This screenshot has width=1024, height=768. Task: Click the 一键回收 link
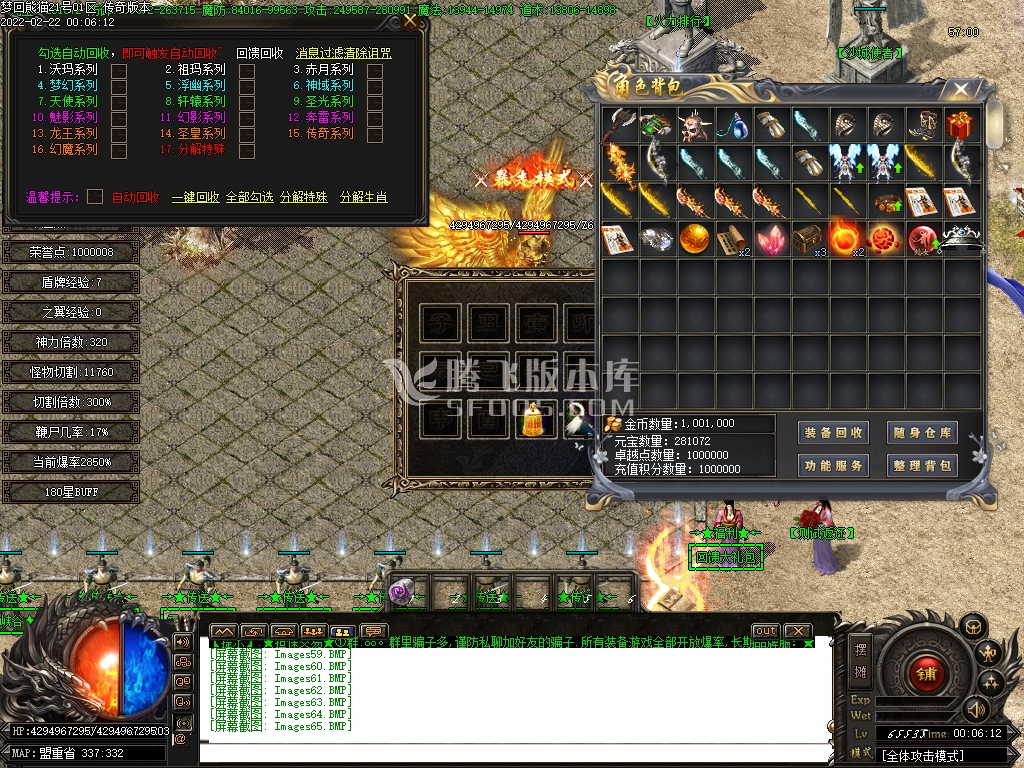(195, 198)
